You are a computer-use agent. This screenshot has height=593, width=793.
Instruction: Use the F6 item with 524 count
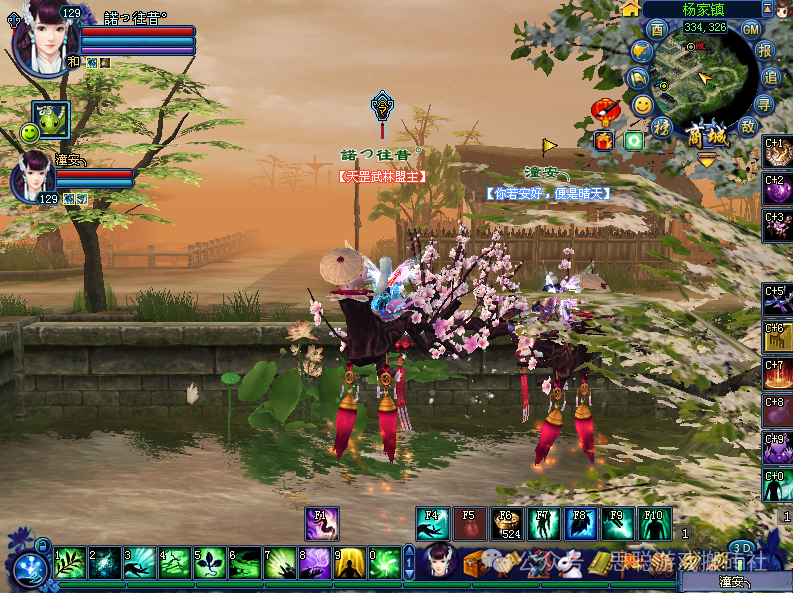505,524
